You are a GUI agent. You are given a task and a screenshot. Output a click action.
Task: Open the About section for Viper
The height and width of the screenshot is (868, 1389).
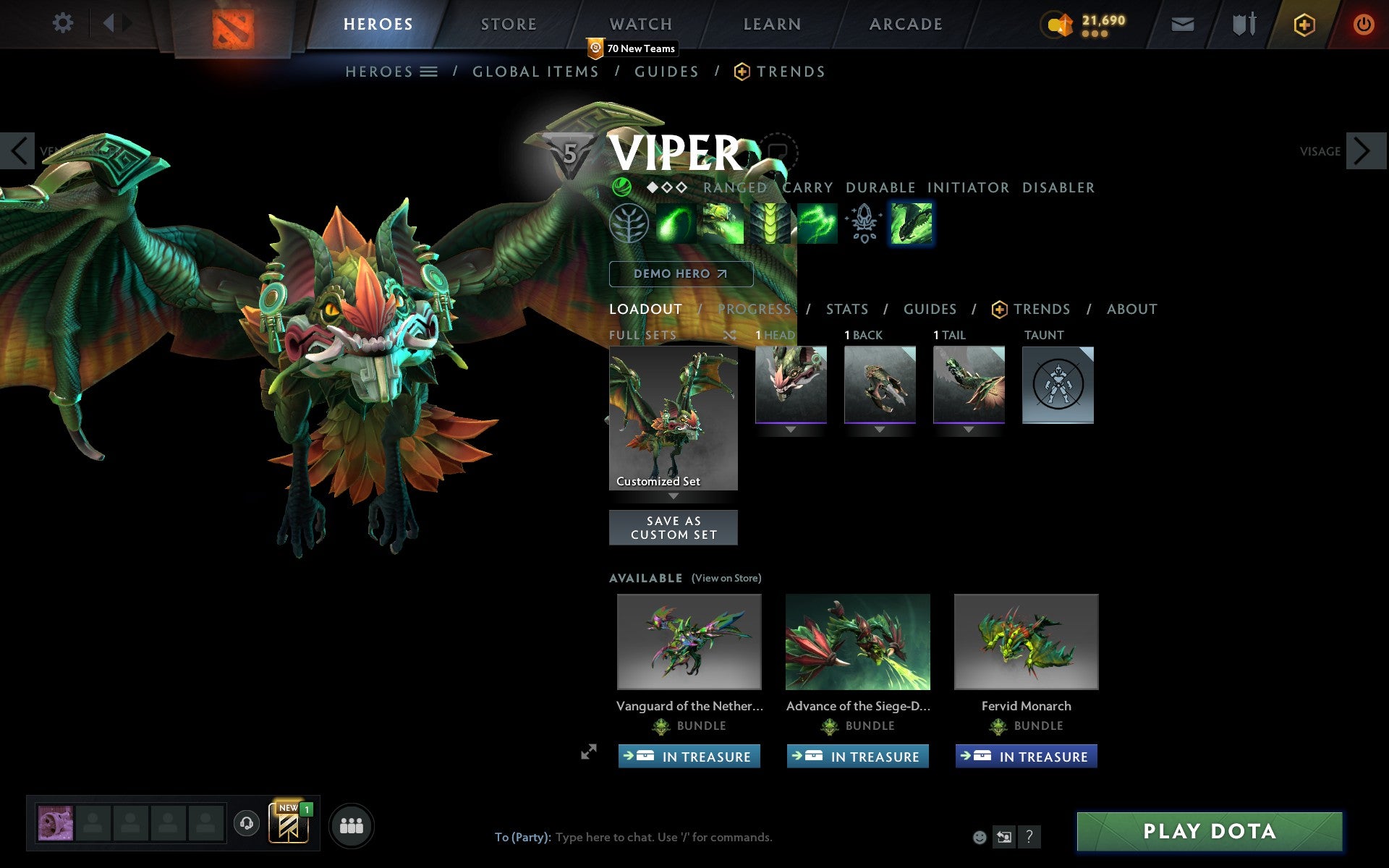click(1131, 310)
